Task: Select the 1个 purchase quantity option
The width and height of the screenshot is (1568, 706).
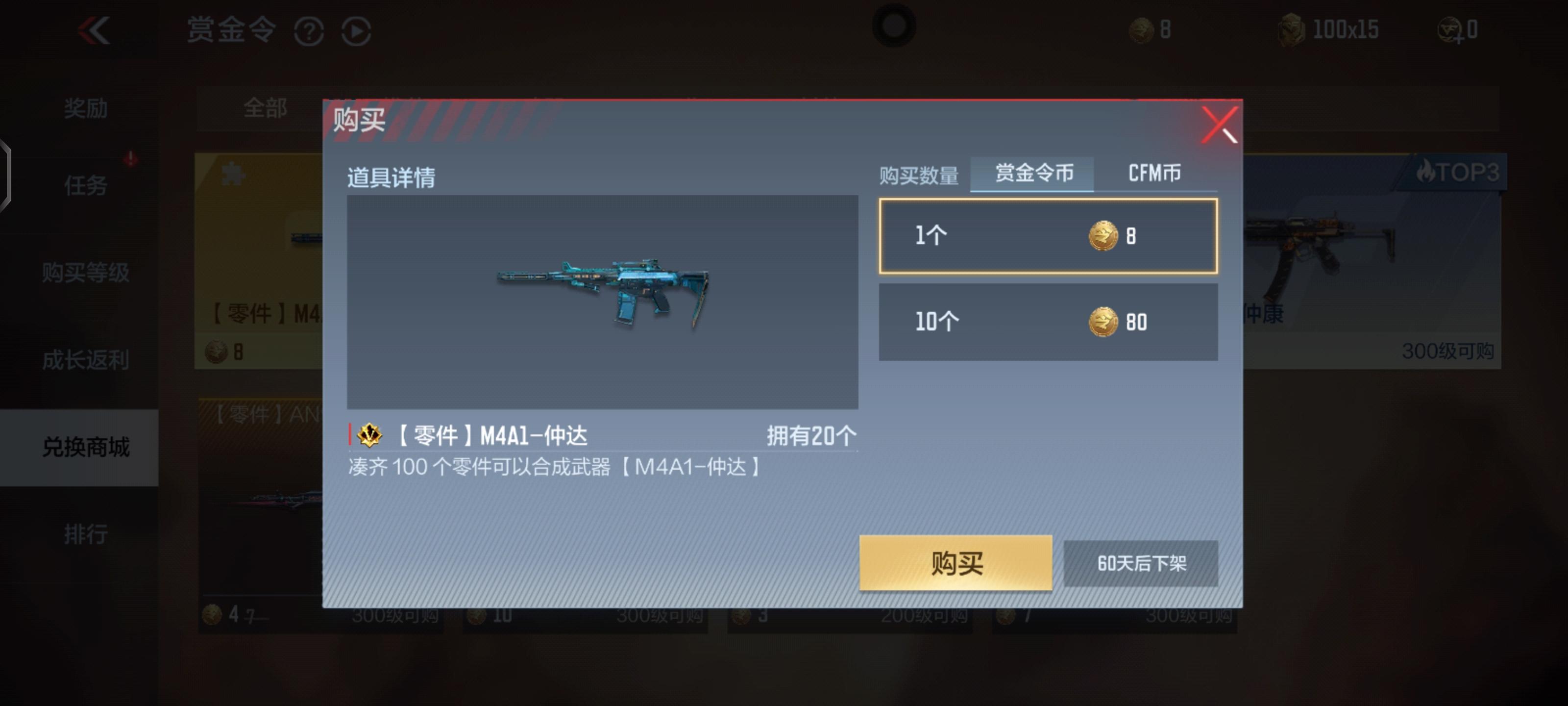Action: pos(1048,235)
